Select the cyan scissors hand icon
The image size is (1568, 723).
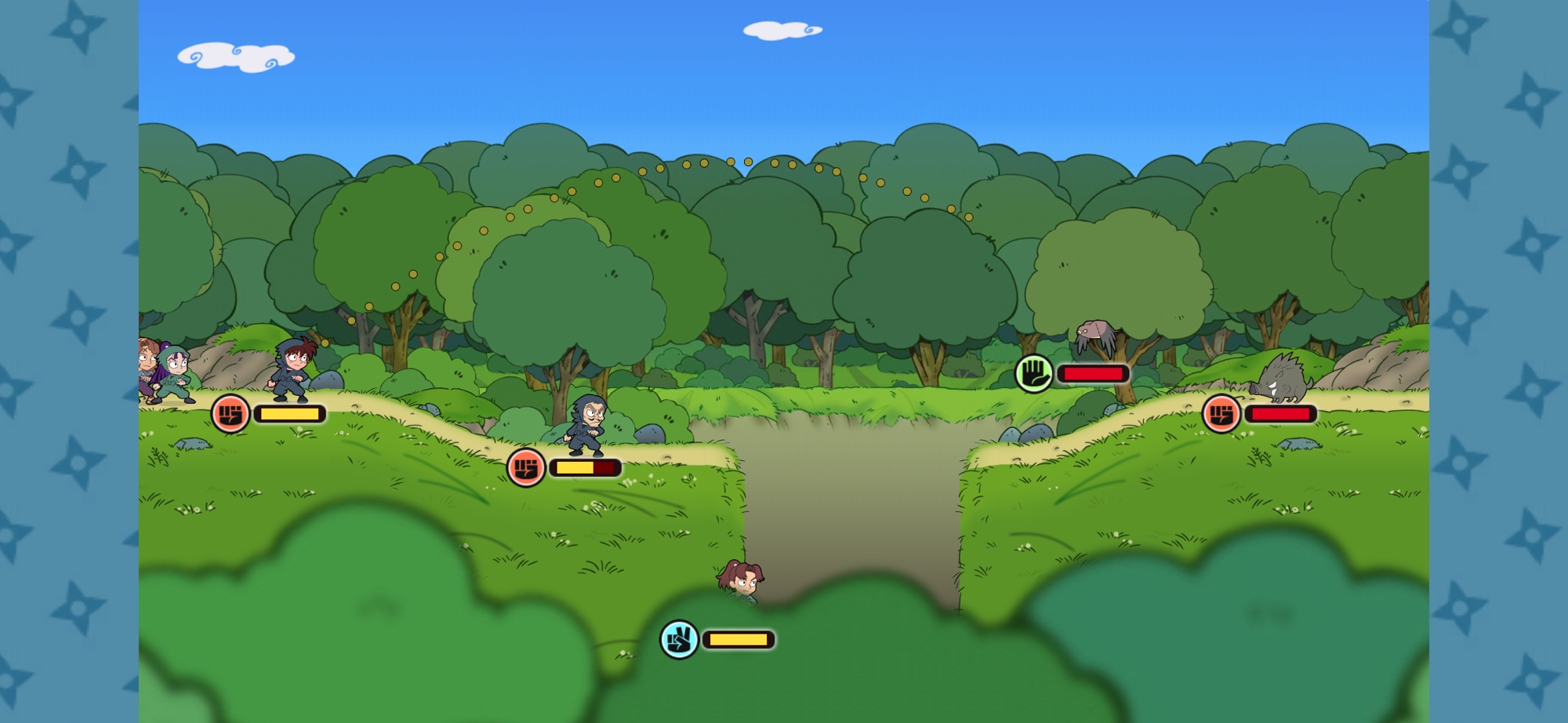(x=679, y=640)
